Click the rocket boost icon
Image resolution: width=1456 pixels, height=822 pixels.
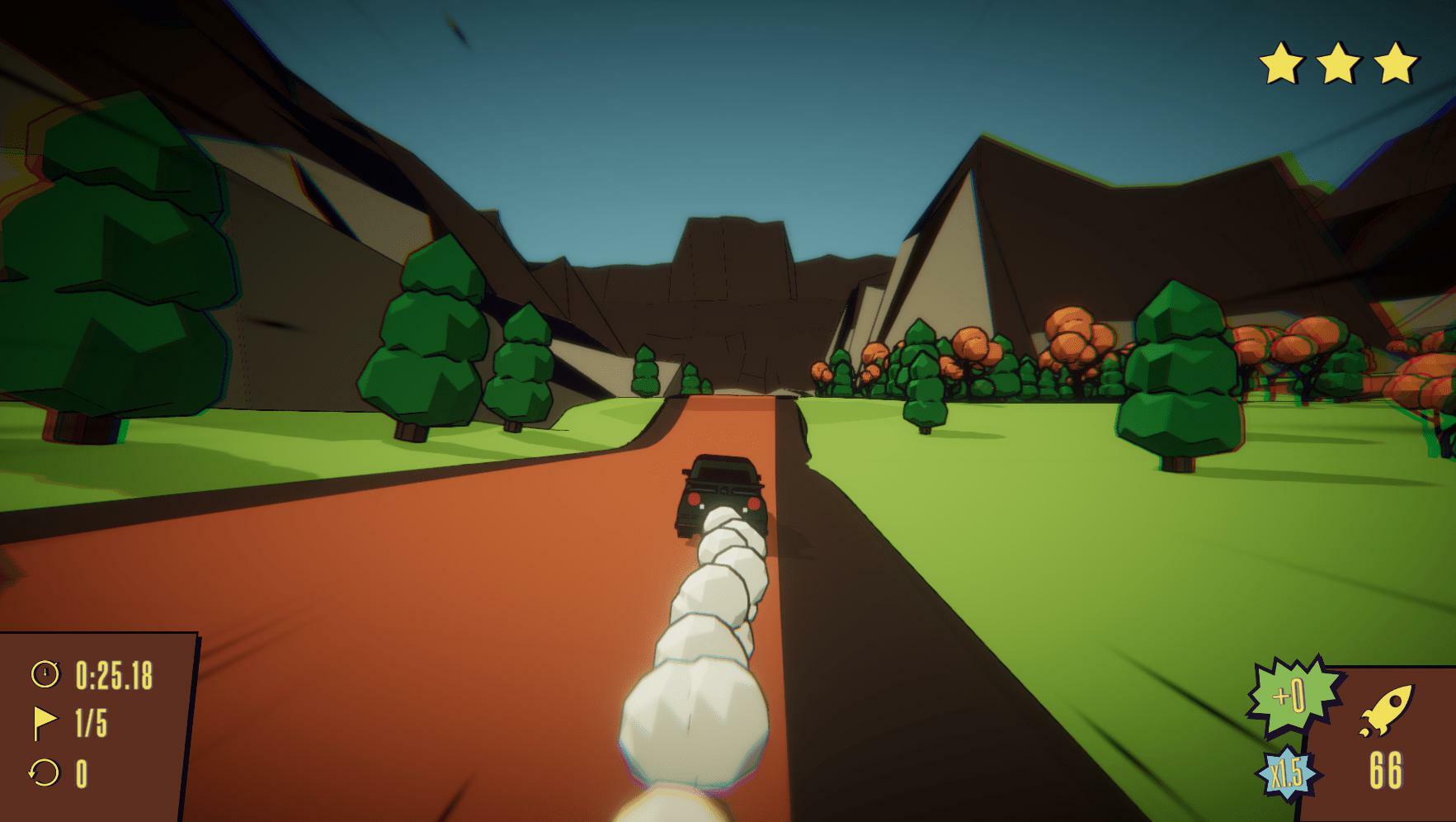[x=1385, y=711]
